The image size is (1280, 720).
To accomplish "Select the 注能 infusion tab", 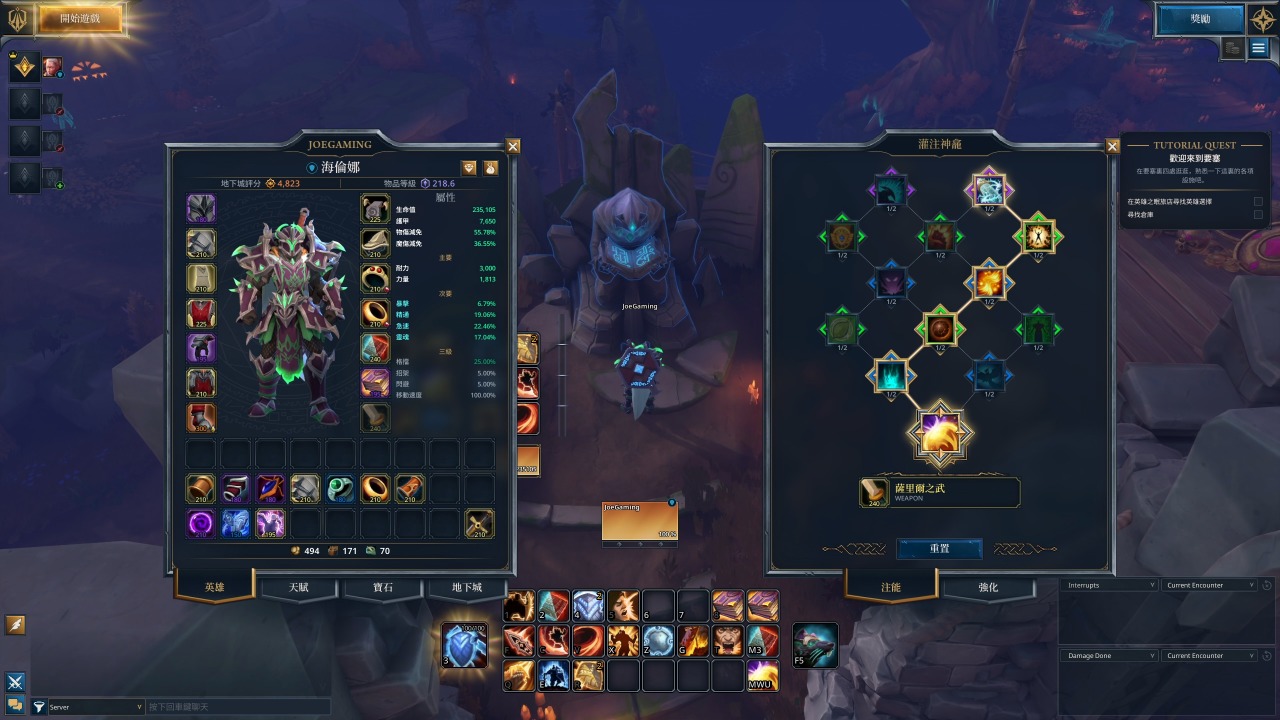I will (891, 587).
